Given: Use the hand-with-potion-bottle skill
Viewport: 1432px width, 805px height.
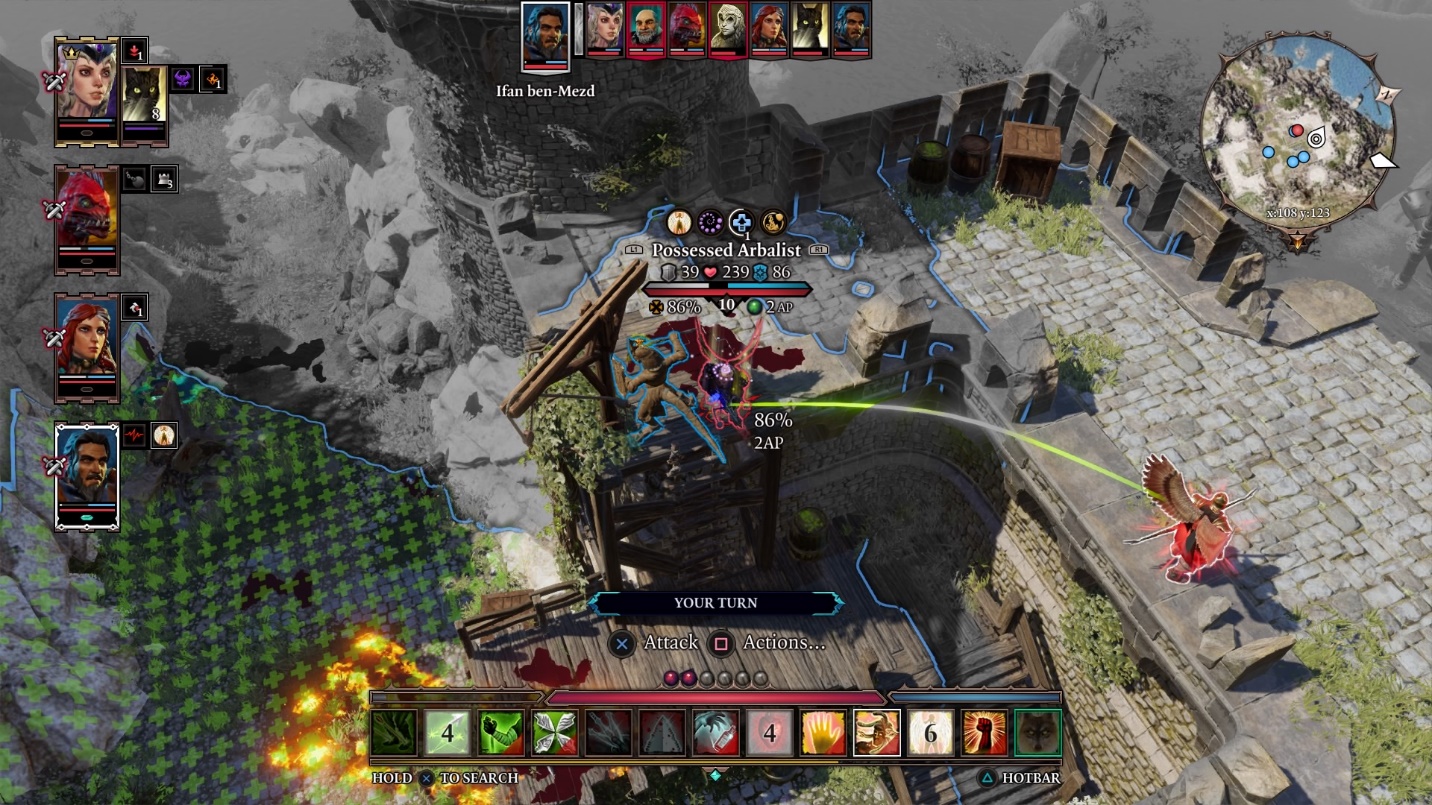Looking at the screenshot, I should [x=716, y=734].
